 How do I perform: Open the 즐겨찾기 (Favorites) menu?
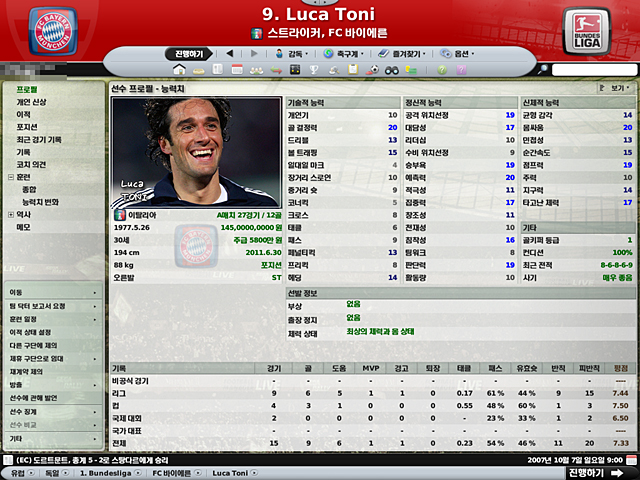pyautogui.click(x=406, y=53)
